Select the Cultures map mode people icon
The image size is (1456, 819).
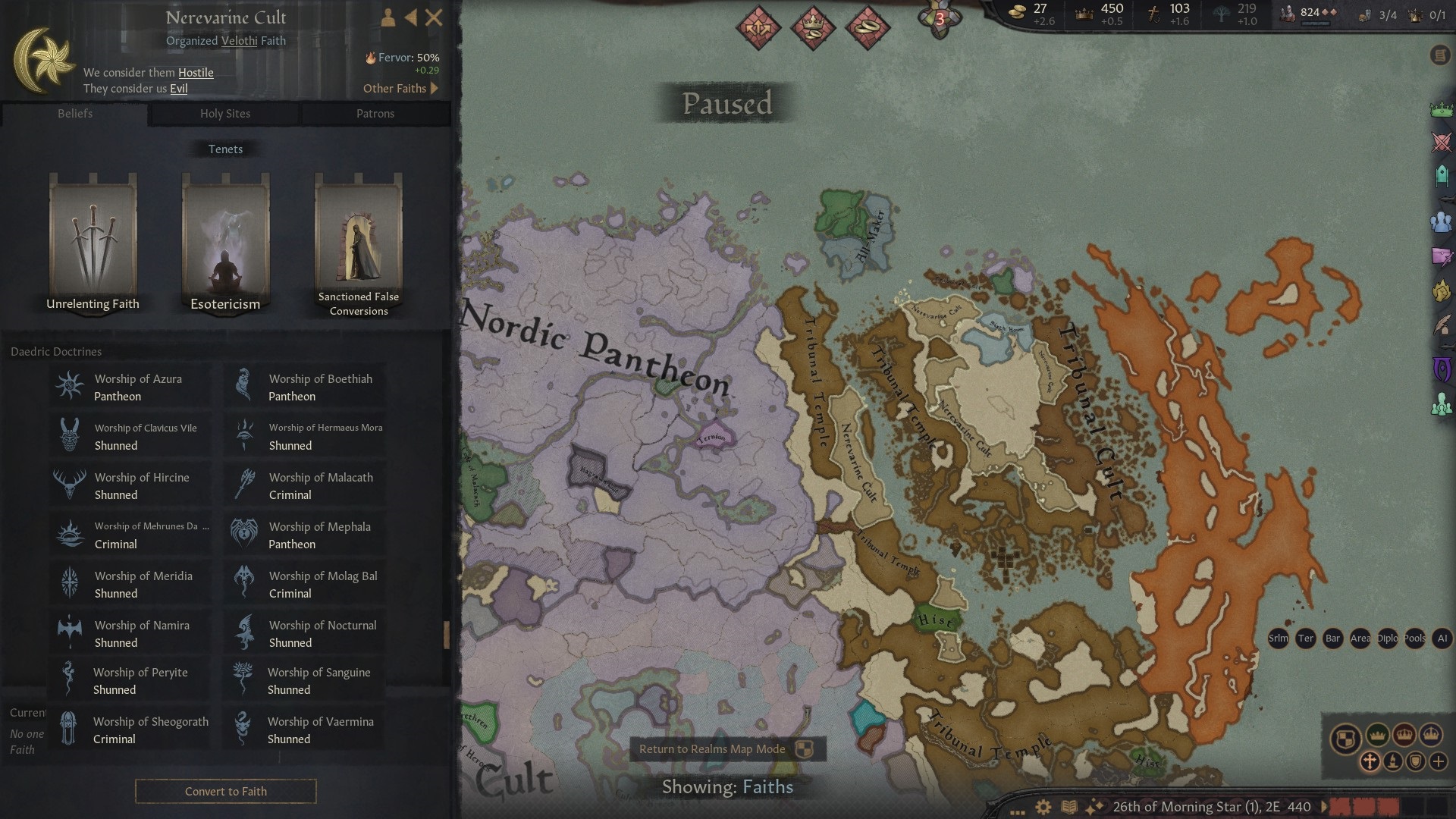[x=1441, y=220]
